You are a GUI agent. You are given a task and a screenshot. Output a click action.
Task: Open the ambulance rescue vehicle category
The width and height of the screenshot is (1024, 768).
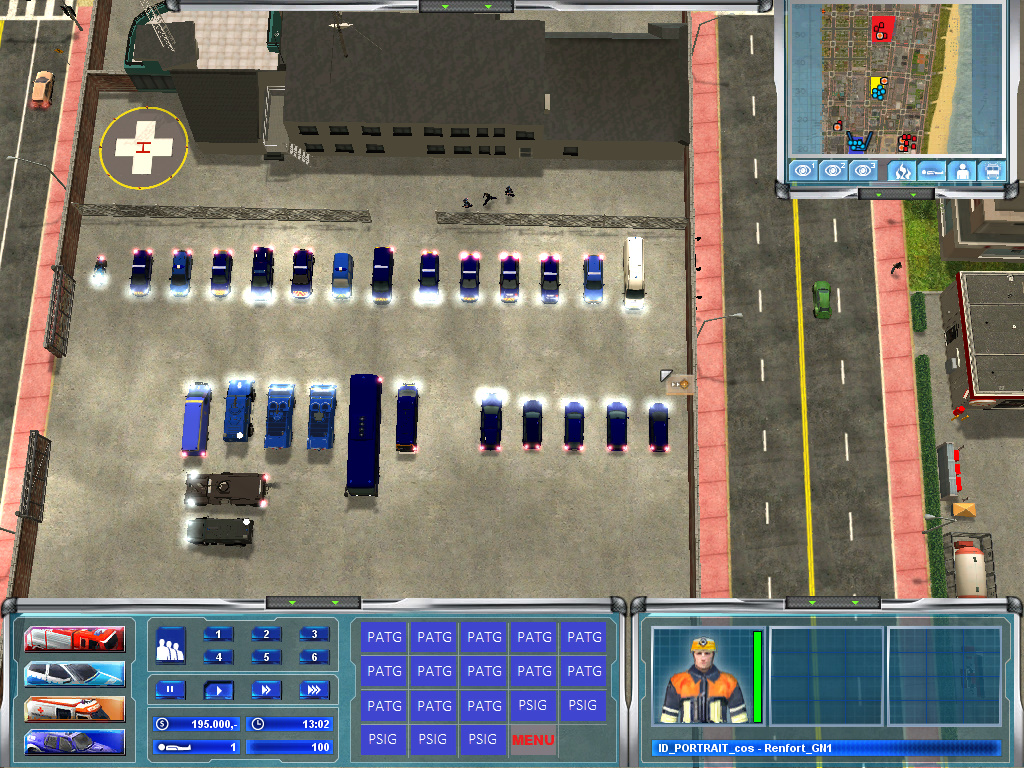[75, 708]
